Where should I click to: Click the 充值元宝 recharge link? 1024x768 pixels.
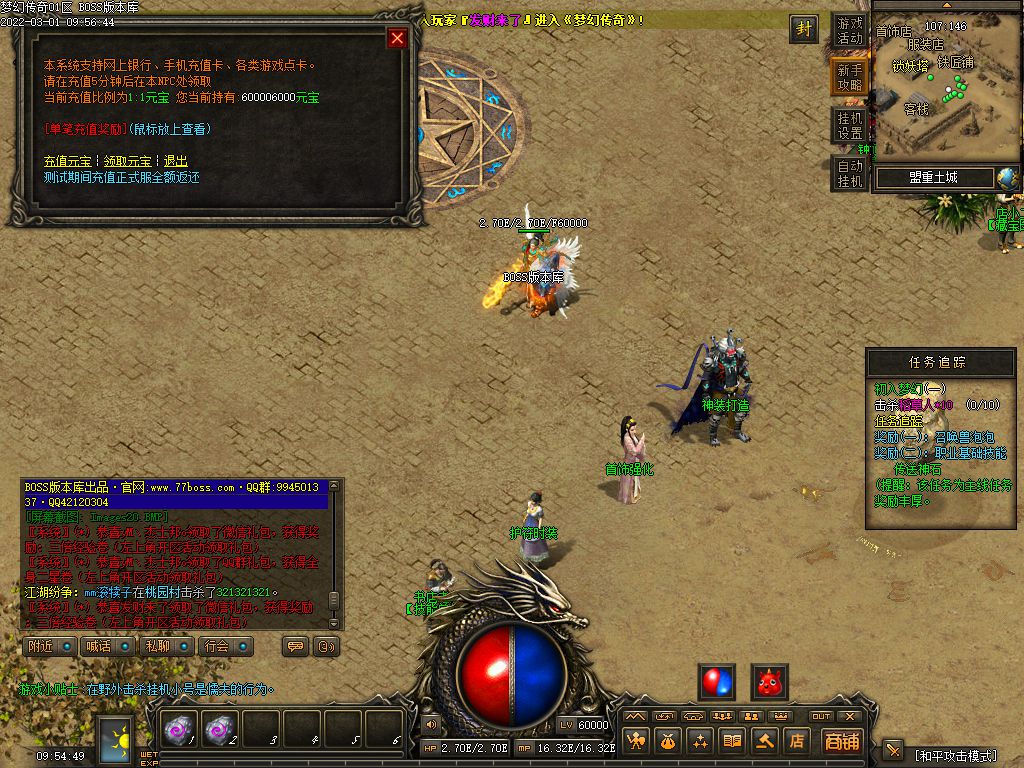67,161
